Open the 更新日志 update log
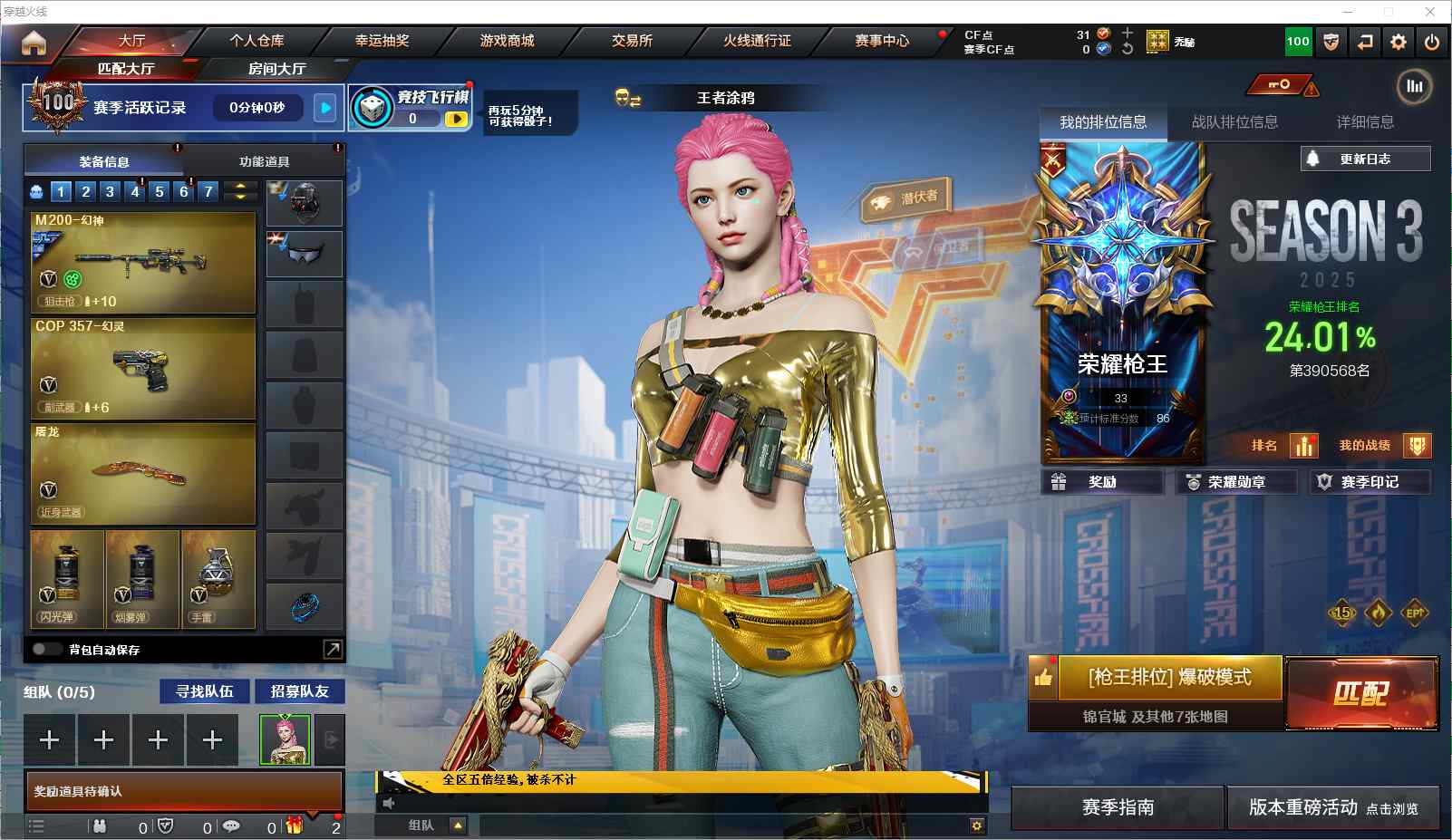The width and height of the screenshot is (1452, 840). [x=1365, y=159]
